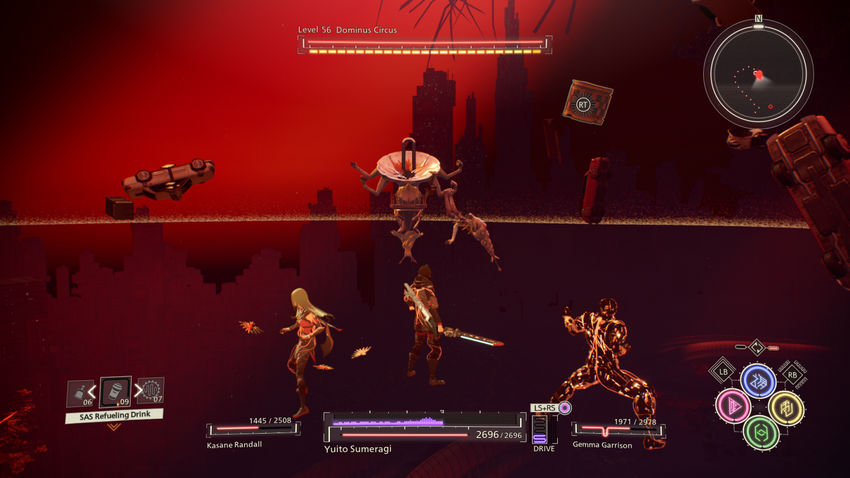This screenshot has width=850, height=478.
Task: Activate the pink SAS ability circle
Action: 733,406
